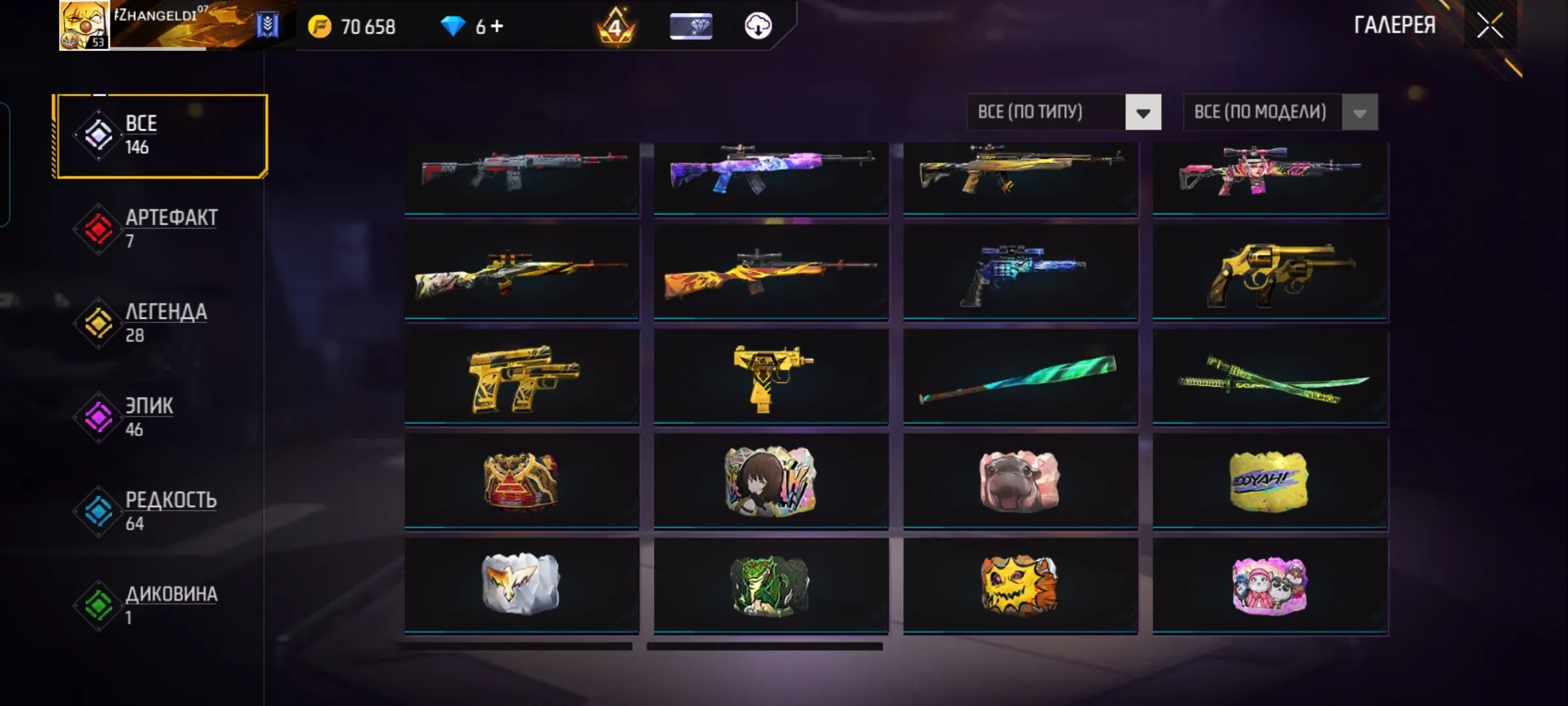Click the cloud download icon
Screen dimensions: 1568x706
point(757,27)
